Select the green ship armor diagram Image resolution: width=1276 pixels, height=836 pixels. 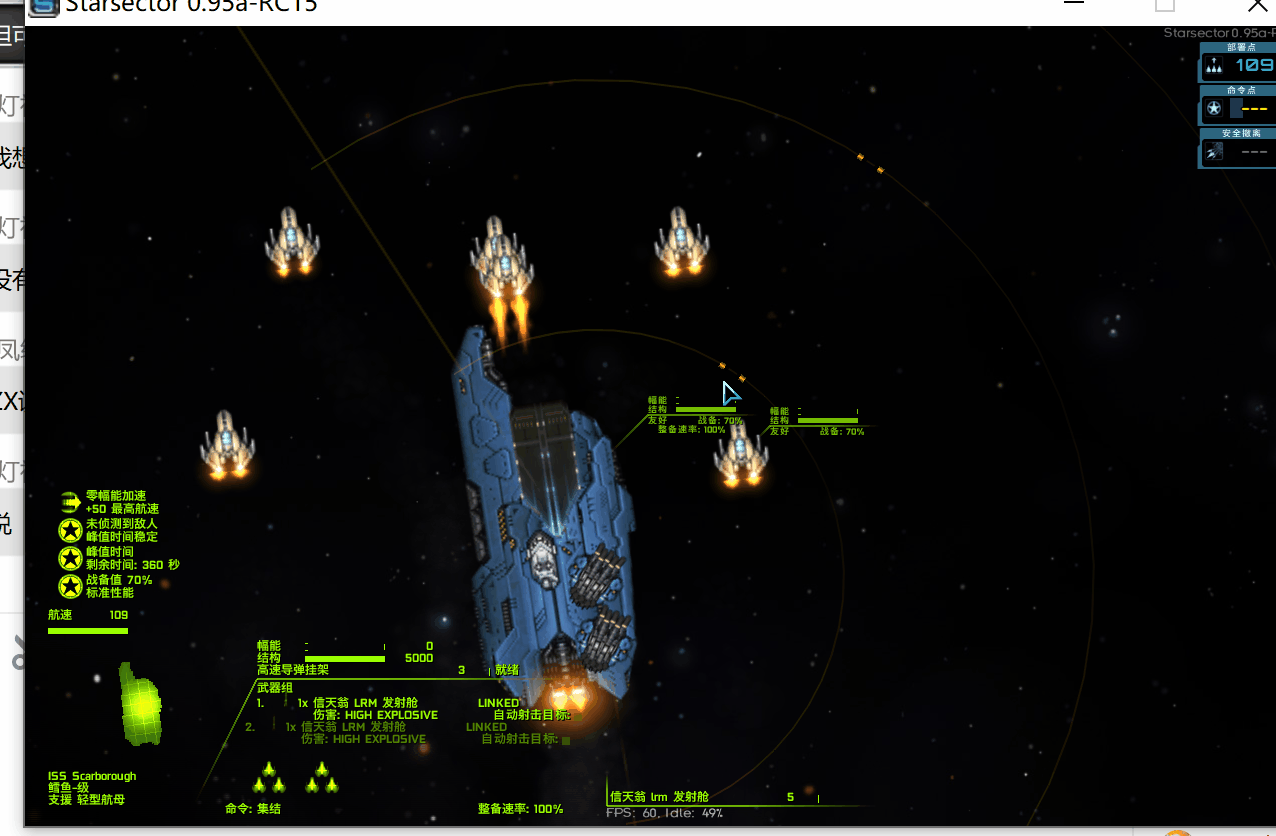(140, 704)
